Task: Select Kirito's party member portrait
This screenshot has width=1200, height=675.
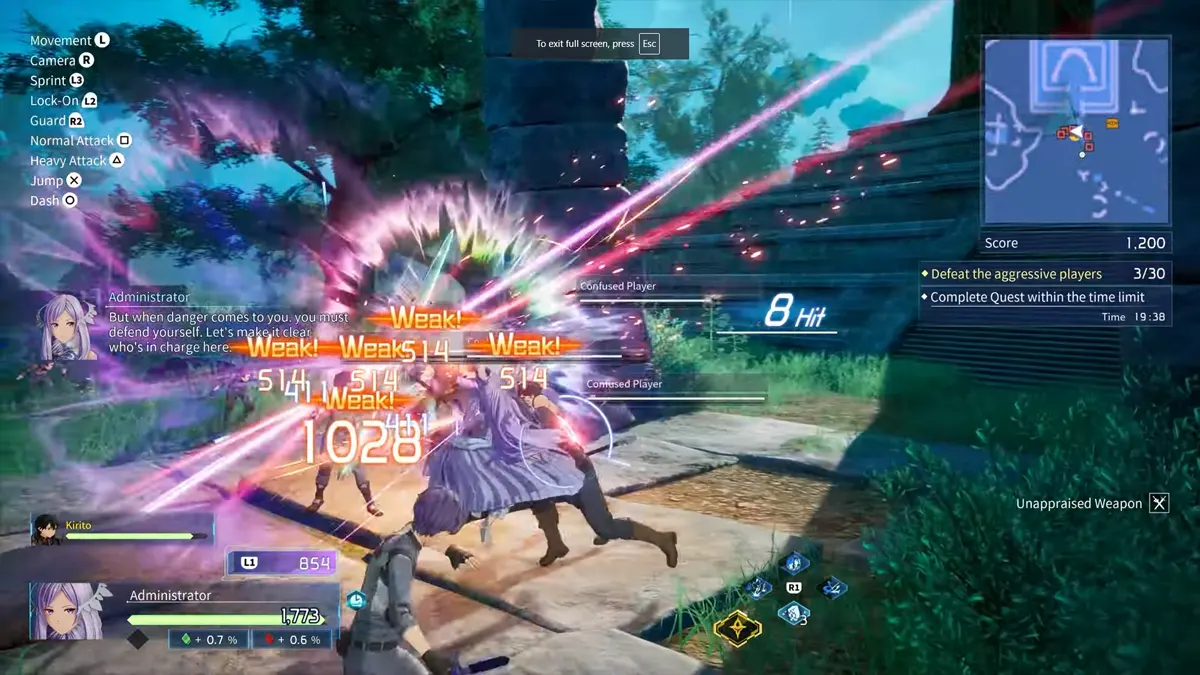Action: 46,530
